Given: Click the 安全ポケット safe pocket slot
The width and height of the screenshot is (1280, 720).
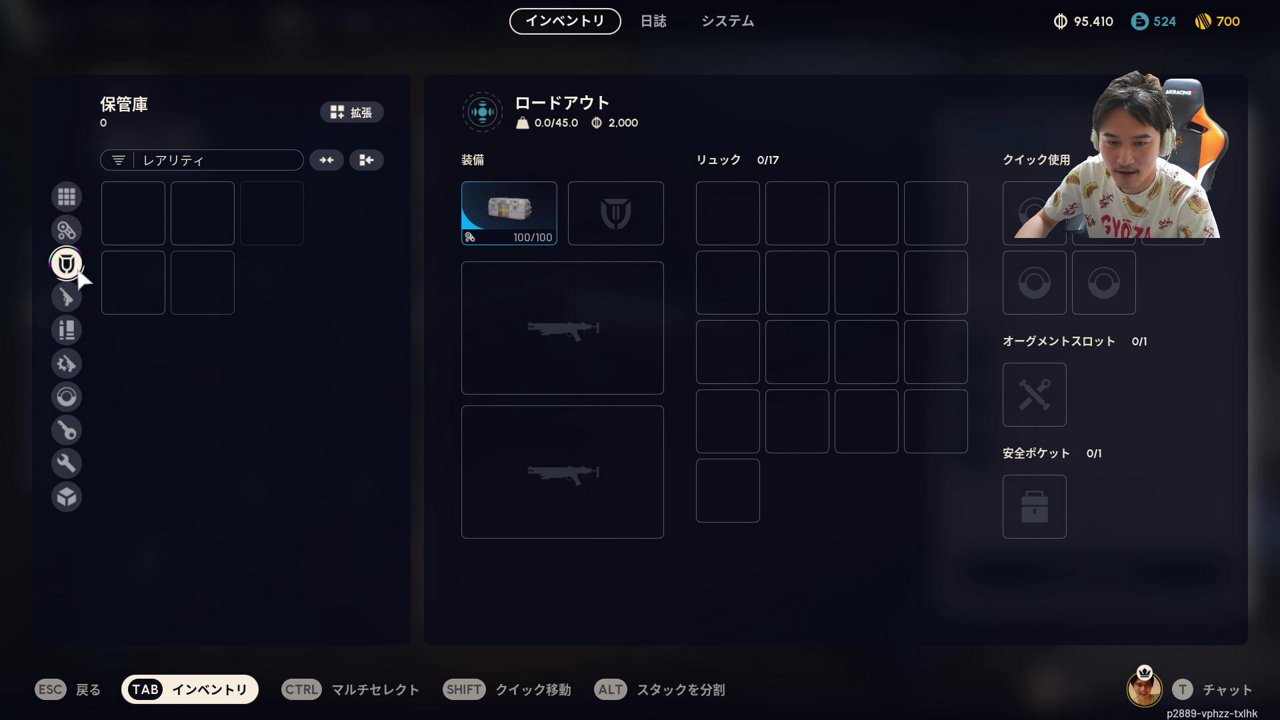Looking at the screenshot, I should (1034, 507).
